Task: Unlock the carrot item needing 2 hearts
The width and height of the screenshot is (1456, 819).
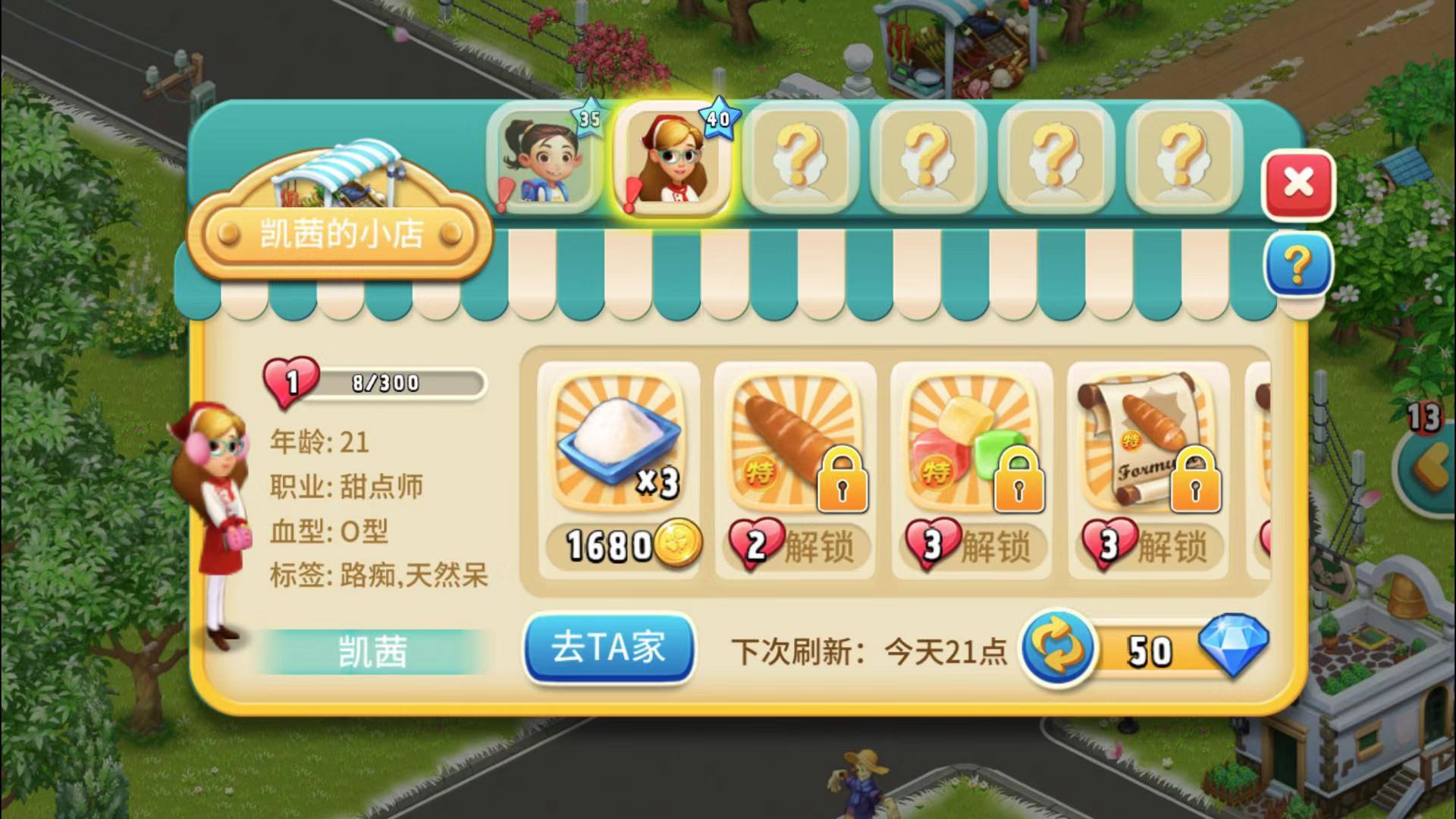Action: click(x=795, y=546)
